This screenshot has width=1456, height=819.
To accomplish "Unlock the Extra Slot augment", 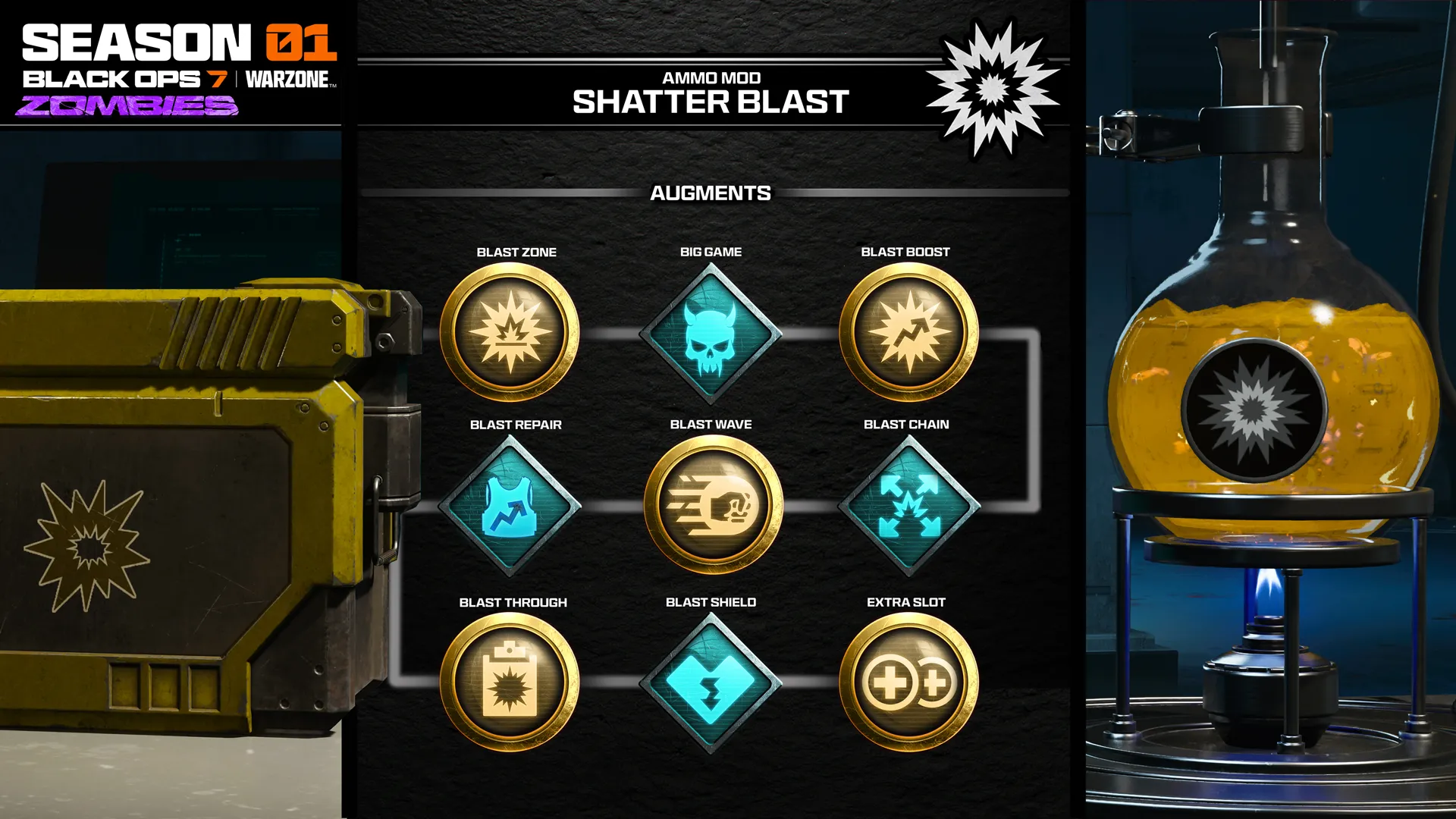I will pyautogui.click(x=908, y=682).
